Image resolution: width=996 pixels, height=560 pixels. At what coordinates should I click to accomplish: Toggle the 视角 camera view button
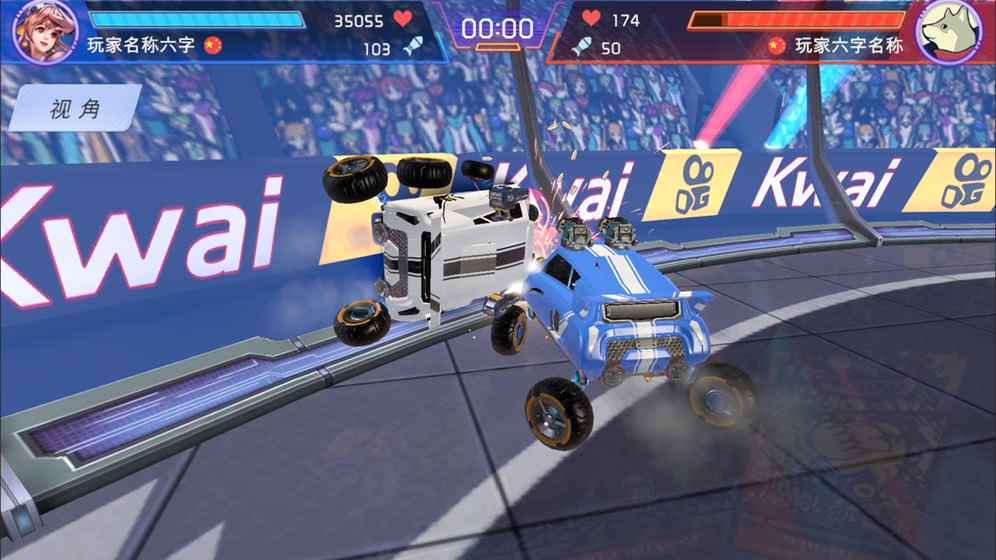74,109
